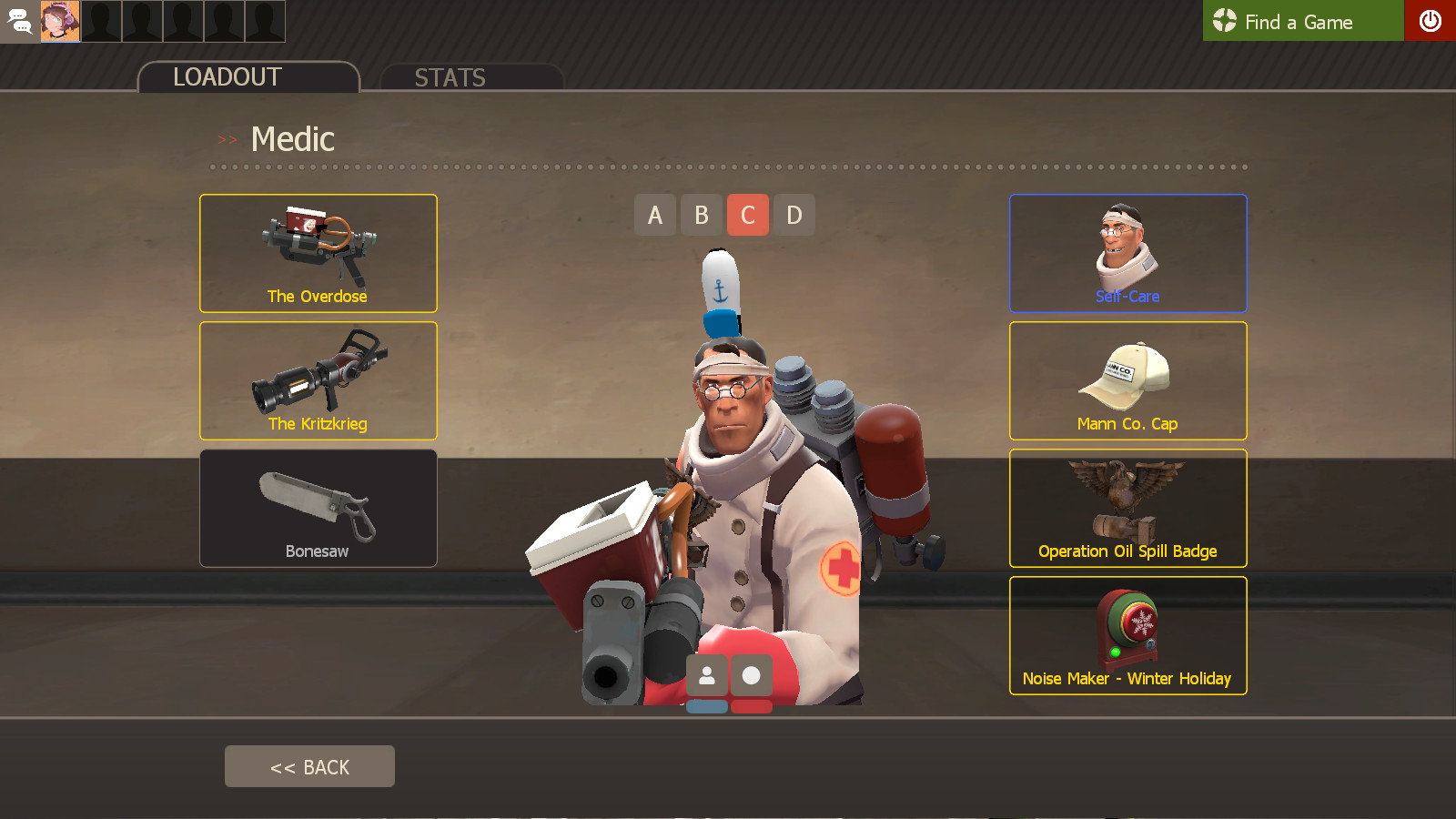
Task: Select the Operation Oil Spill Badge slot
Action: click(x=1127, y=508)
